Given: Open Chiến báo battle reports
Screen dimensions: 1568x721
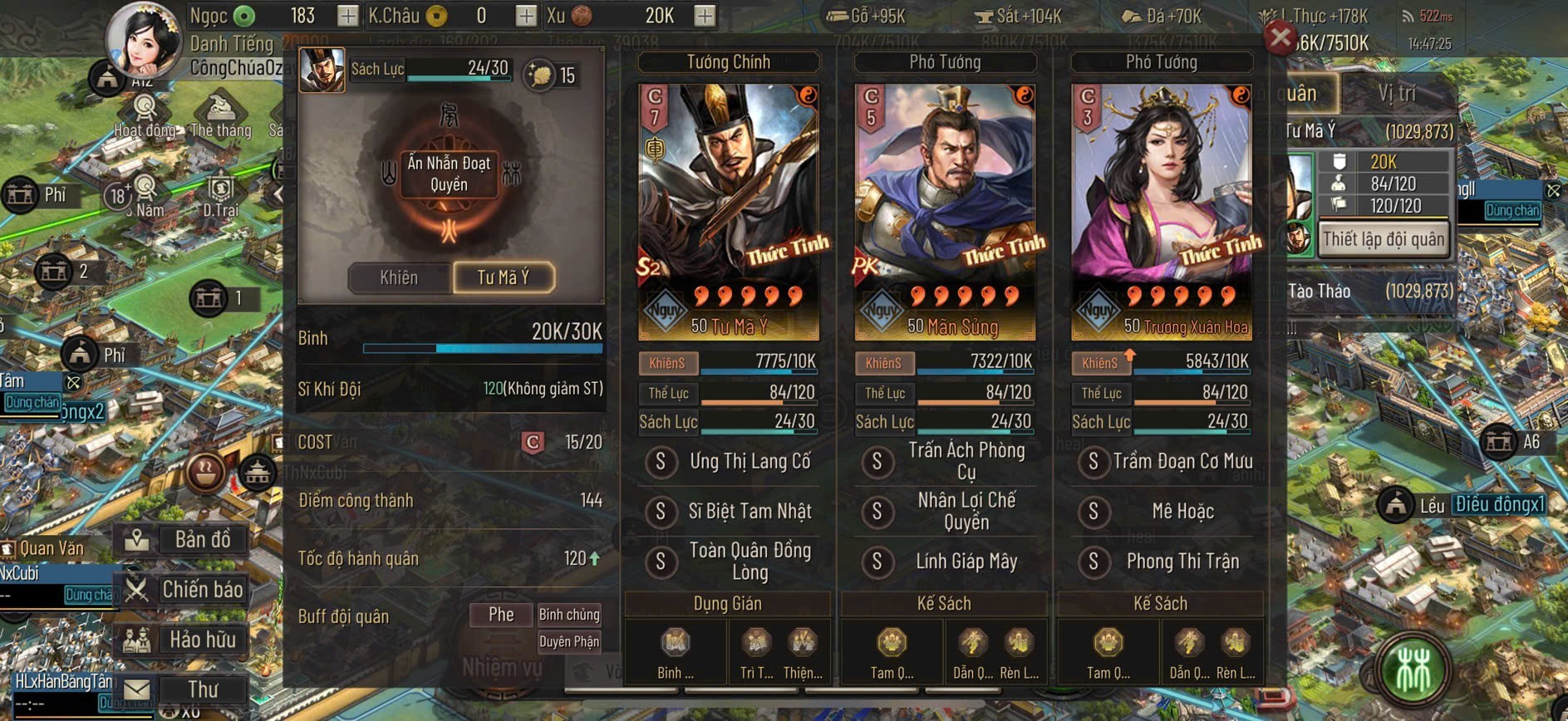Looking at the screenshot, I should coord(184,590).
